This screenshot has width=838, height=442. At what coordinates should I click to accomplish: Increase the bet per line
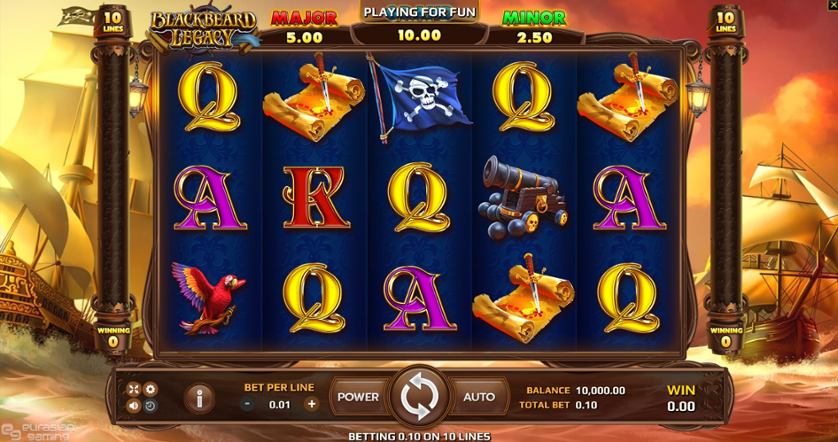click(x=311, y=404)
